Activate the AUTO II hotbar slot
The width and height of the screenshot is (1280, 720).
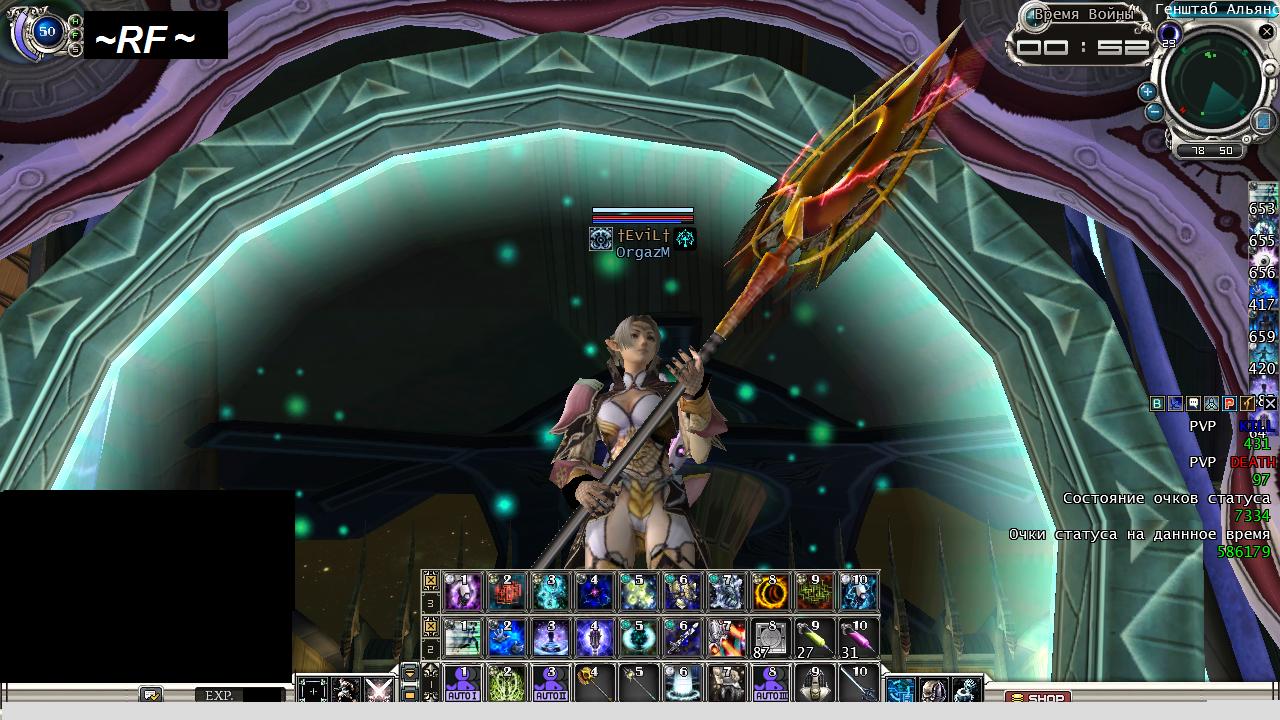[x=551, y=684]
